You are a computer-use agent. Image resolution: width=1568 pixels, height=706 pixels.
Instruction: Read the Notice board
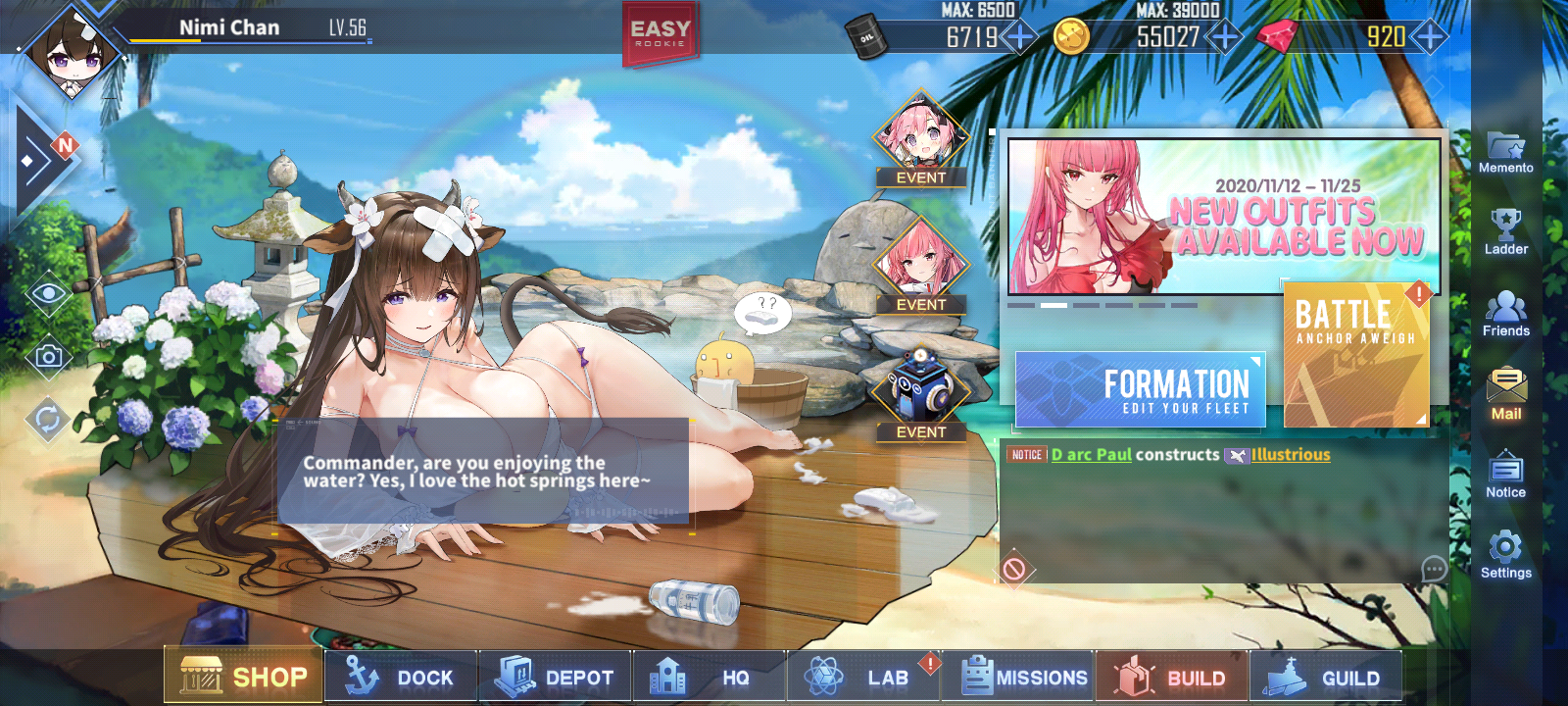[x=1505, y=476]
